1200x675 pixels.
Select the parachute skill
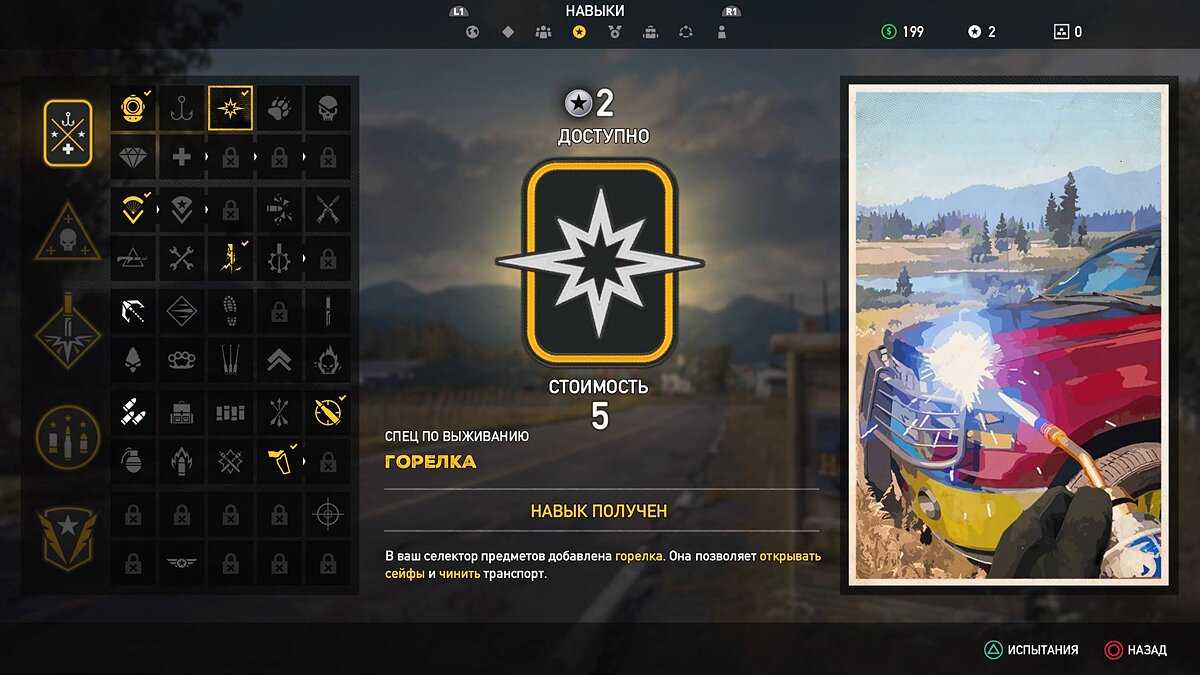(132, 208)
